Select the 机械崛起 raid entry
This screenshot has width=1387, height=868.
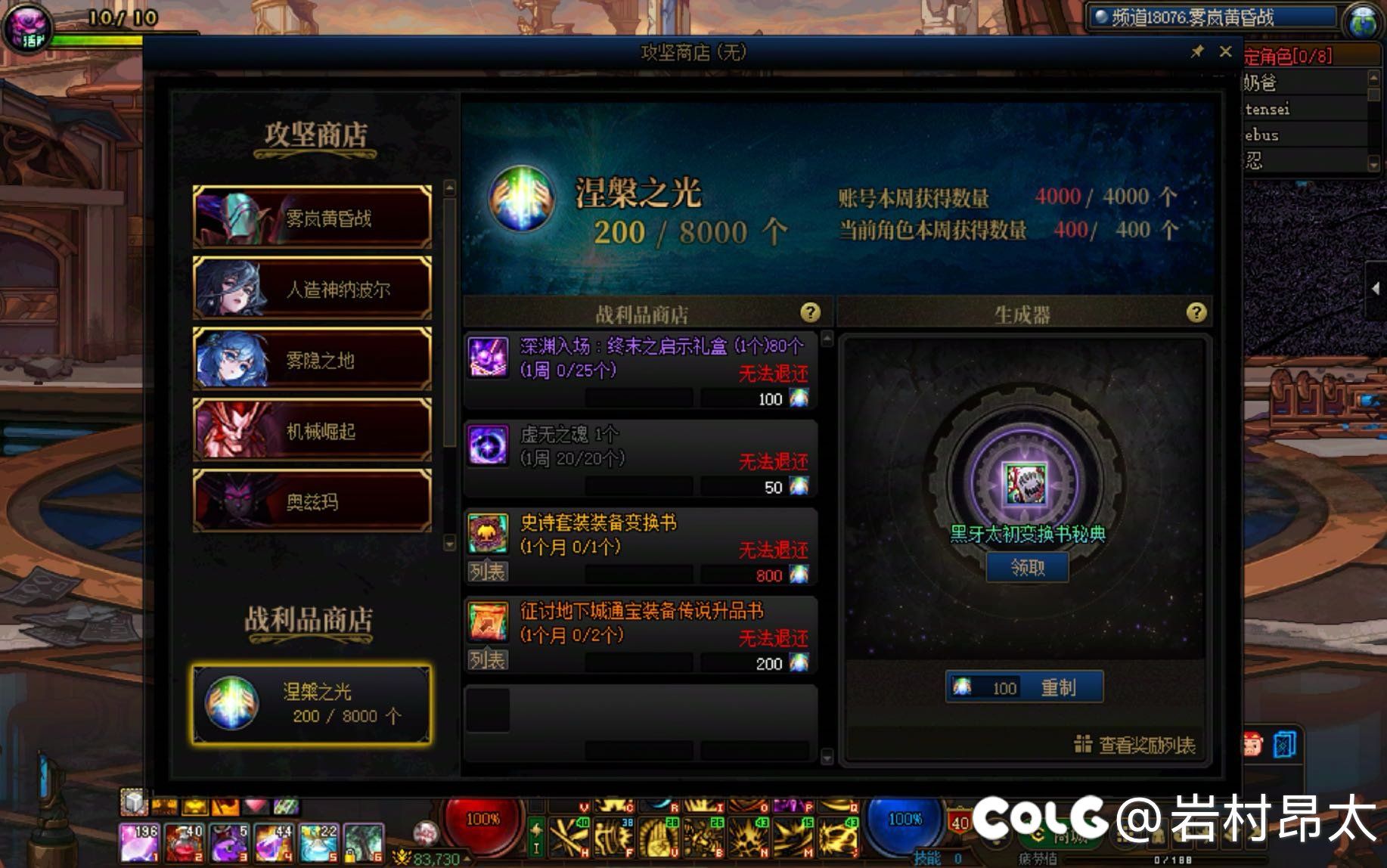pyautogui.click(x=312, y=431)
